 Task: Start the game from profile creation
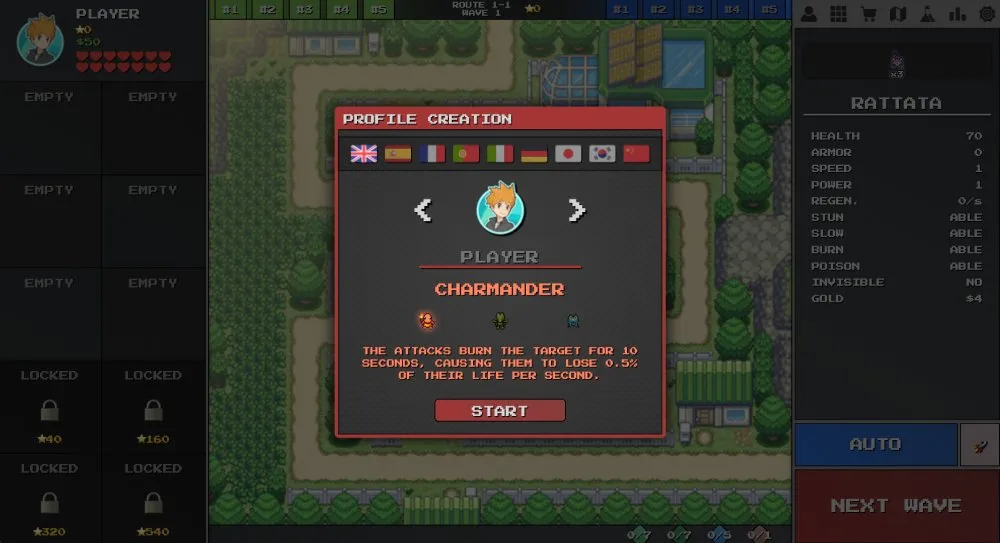point(499,411)
